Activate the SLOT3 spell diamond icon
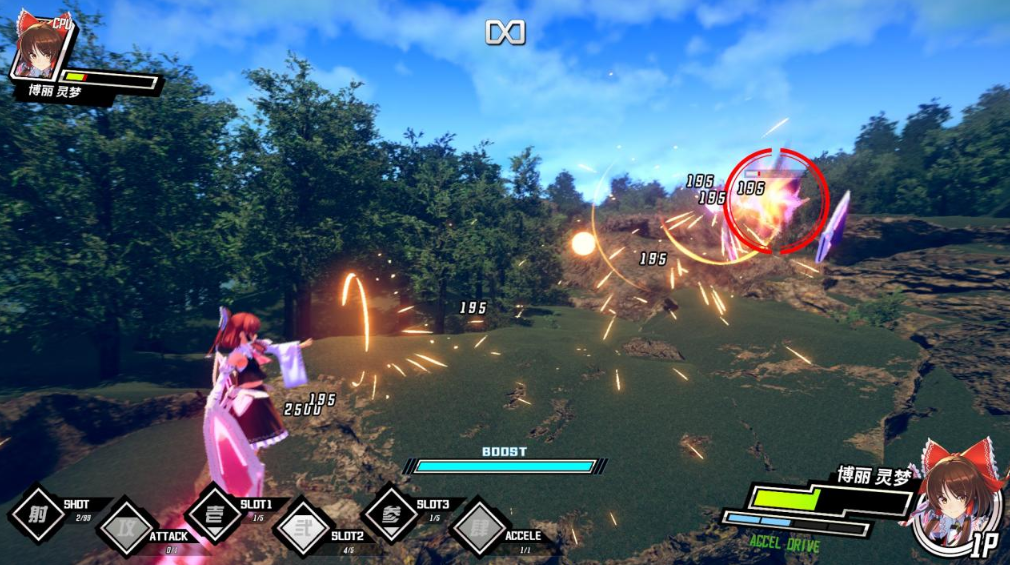Image resolution: width=1010 pixels, height=565 pixels. (391, 513)
